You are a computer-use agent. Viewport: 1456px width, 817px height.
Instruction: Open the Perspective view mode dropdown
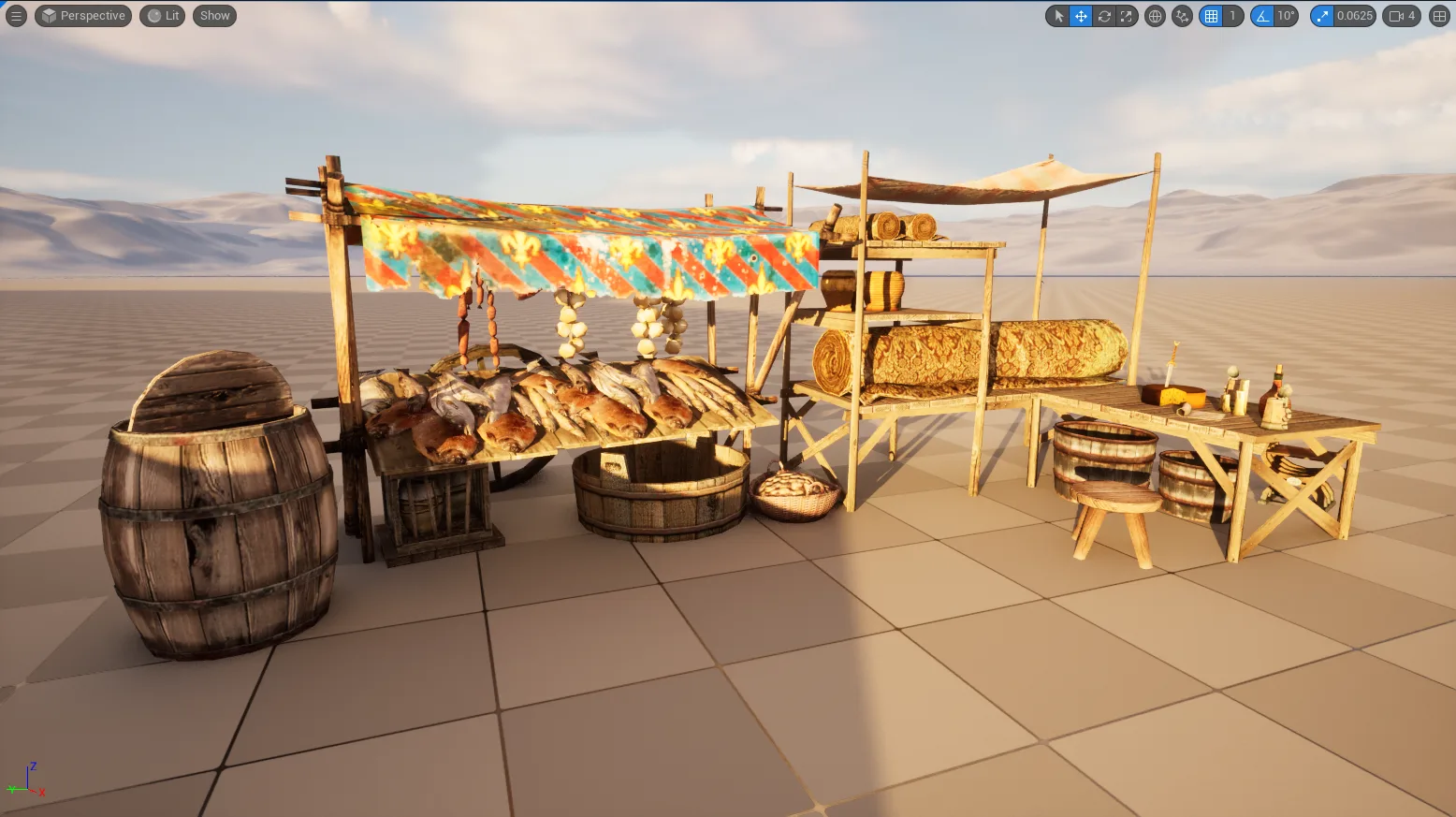pyautogui.click(x=83, y=16)
